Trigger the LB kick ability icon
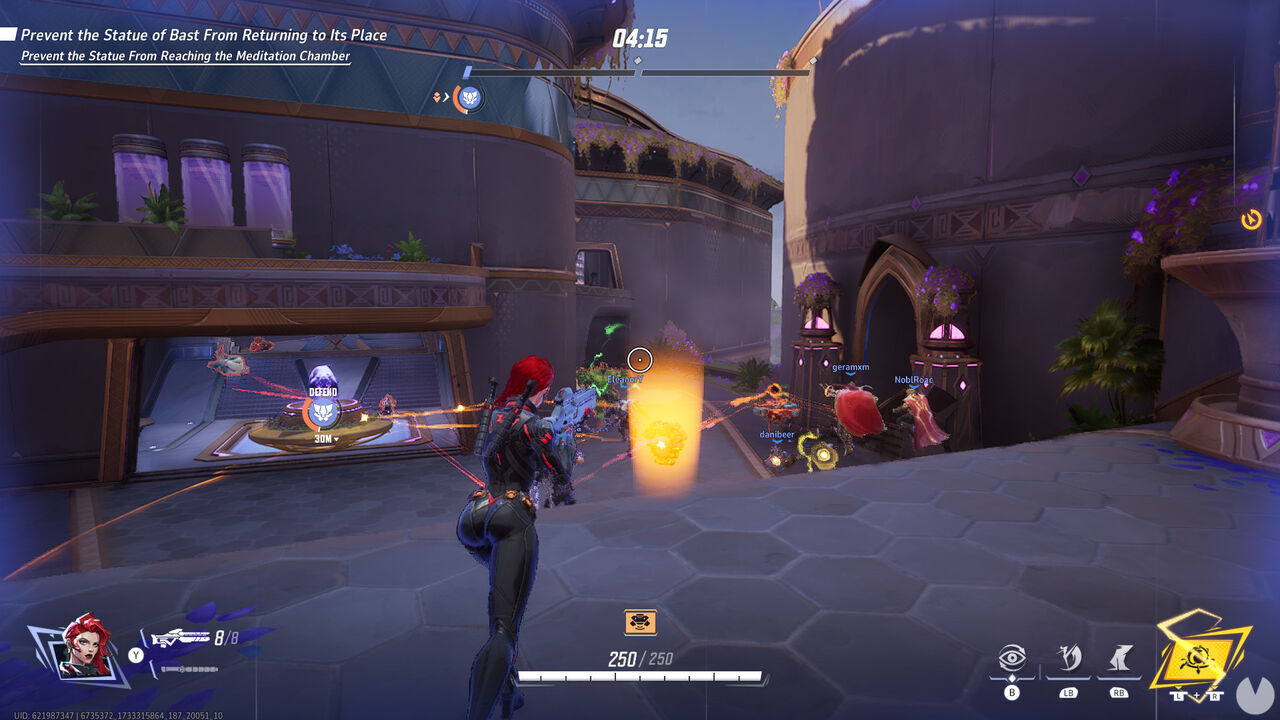This screenshot has width=1280, height=720. tap(1069, 656)
